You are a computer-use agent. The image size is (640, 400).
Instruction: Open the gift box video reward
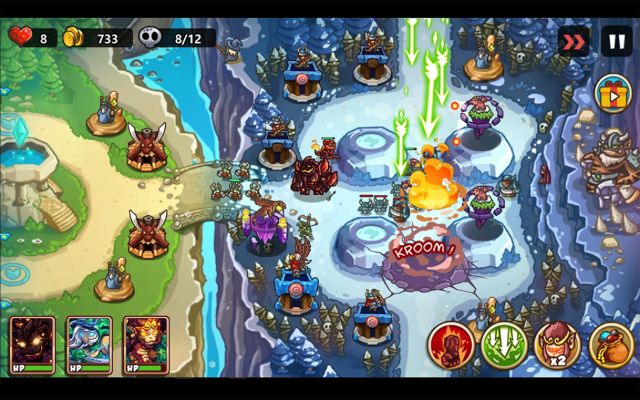click(x=613, y=95)
